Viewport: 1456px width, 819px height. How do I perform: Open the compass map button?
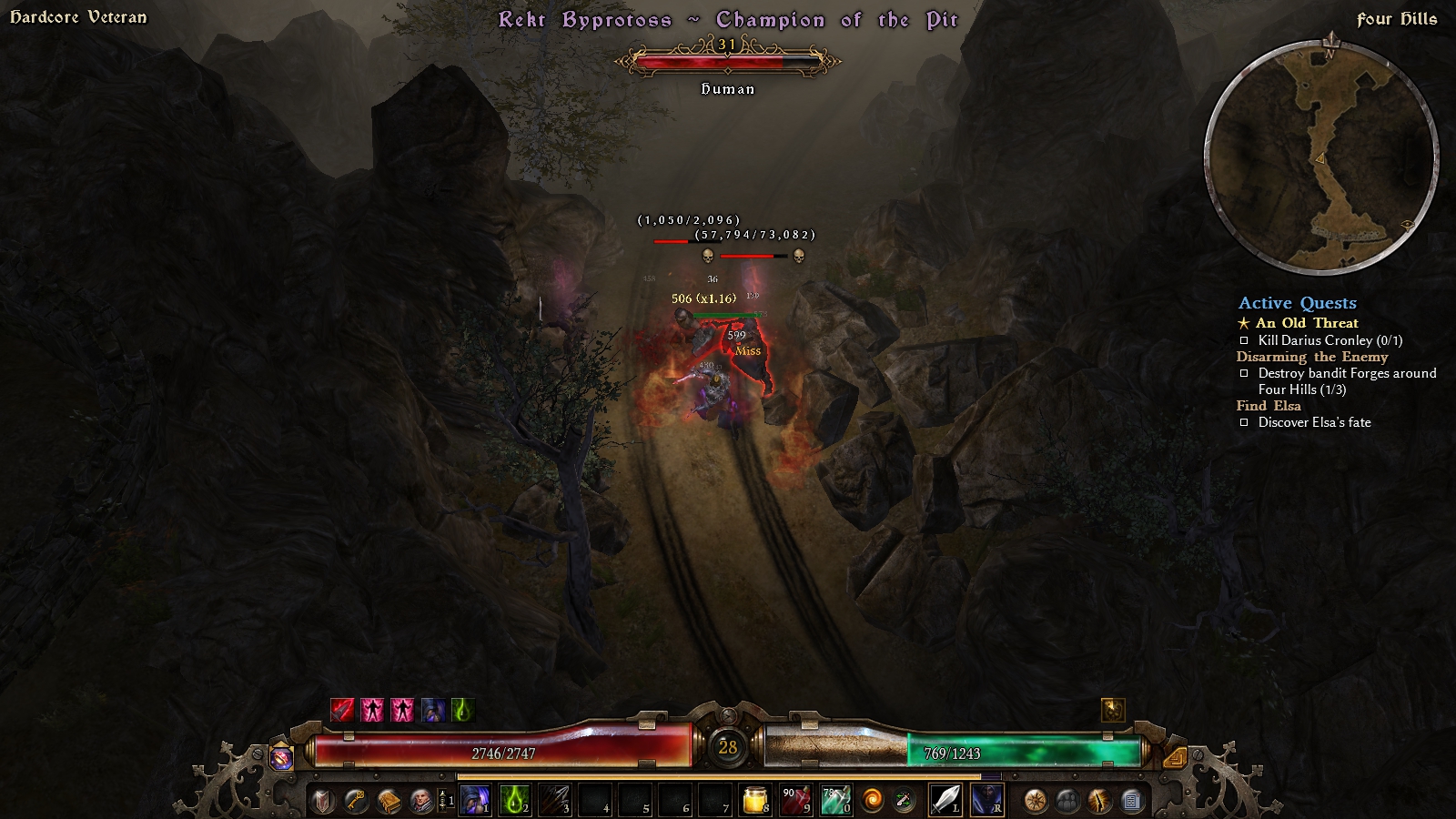pyautogui.click(x=1035, y=801)
